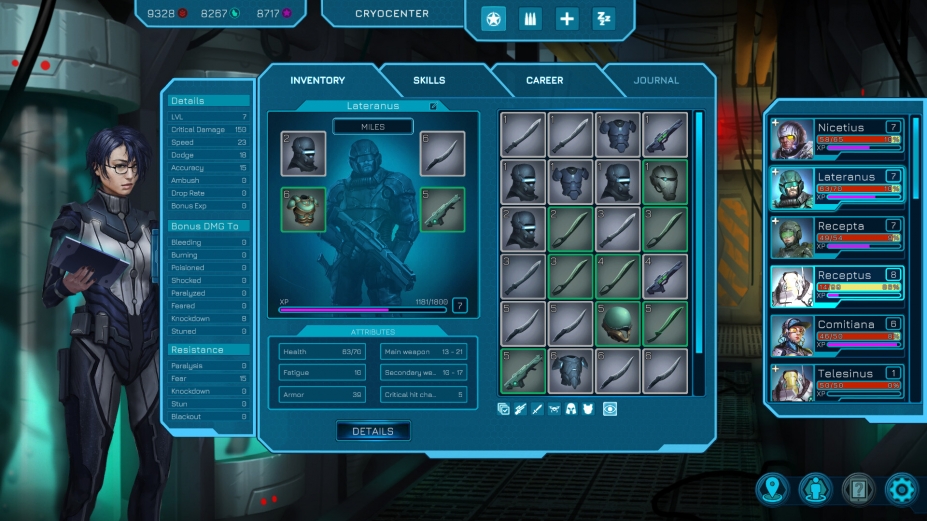
Task: Open the settings gear menu
Action: click(x=901, y=489)
